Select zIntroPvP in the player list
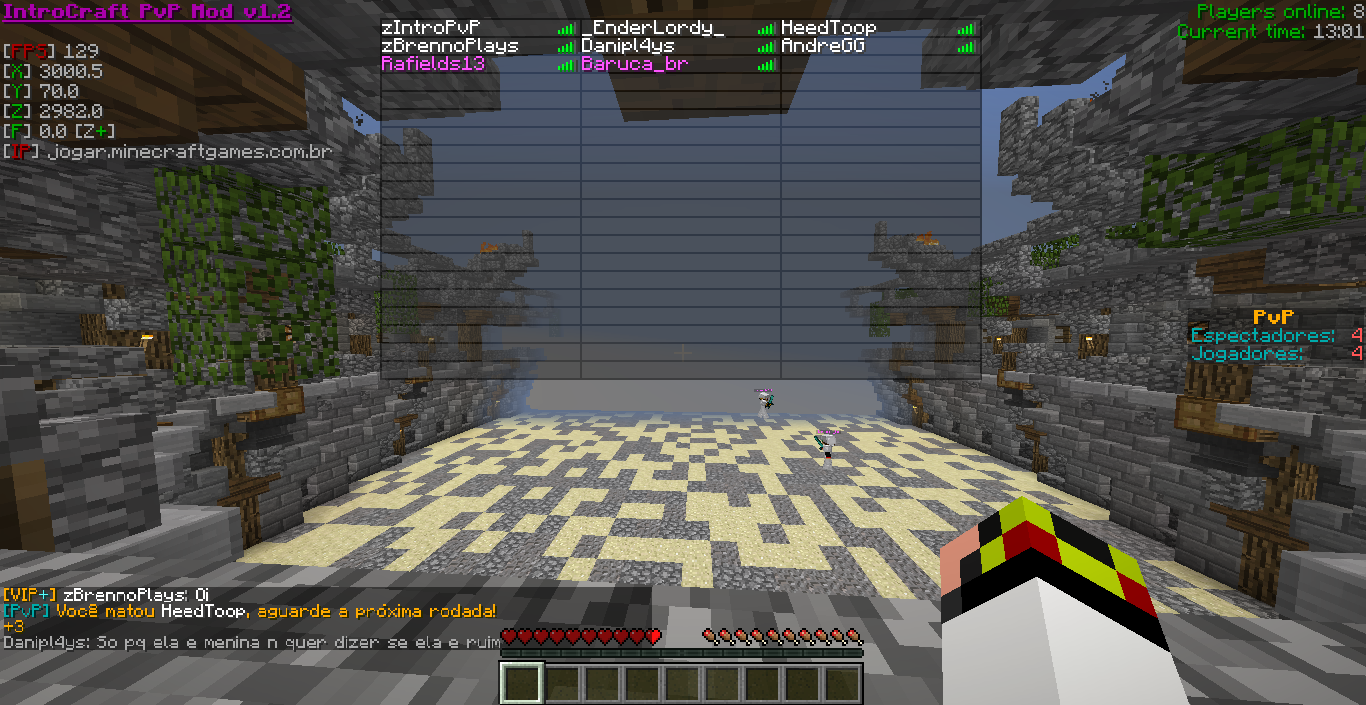Image resolution: width=1366 pixels, height=705 pixels. click(431, 28)
